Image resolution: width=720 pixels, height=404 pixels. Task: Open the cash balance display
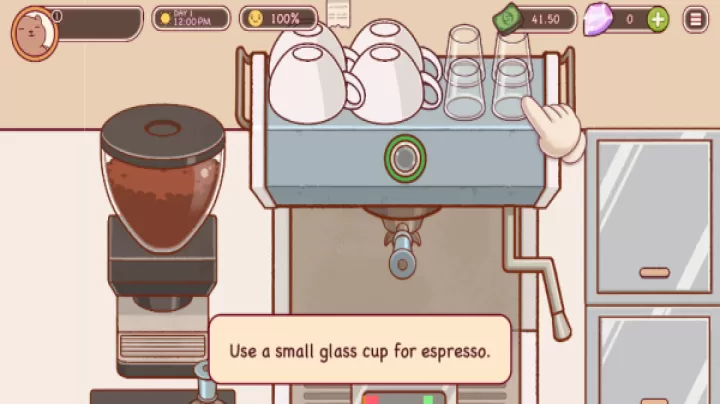click(535, 19)
